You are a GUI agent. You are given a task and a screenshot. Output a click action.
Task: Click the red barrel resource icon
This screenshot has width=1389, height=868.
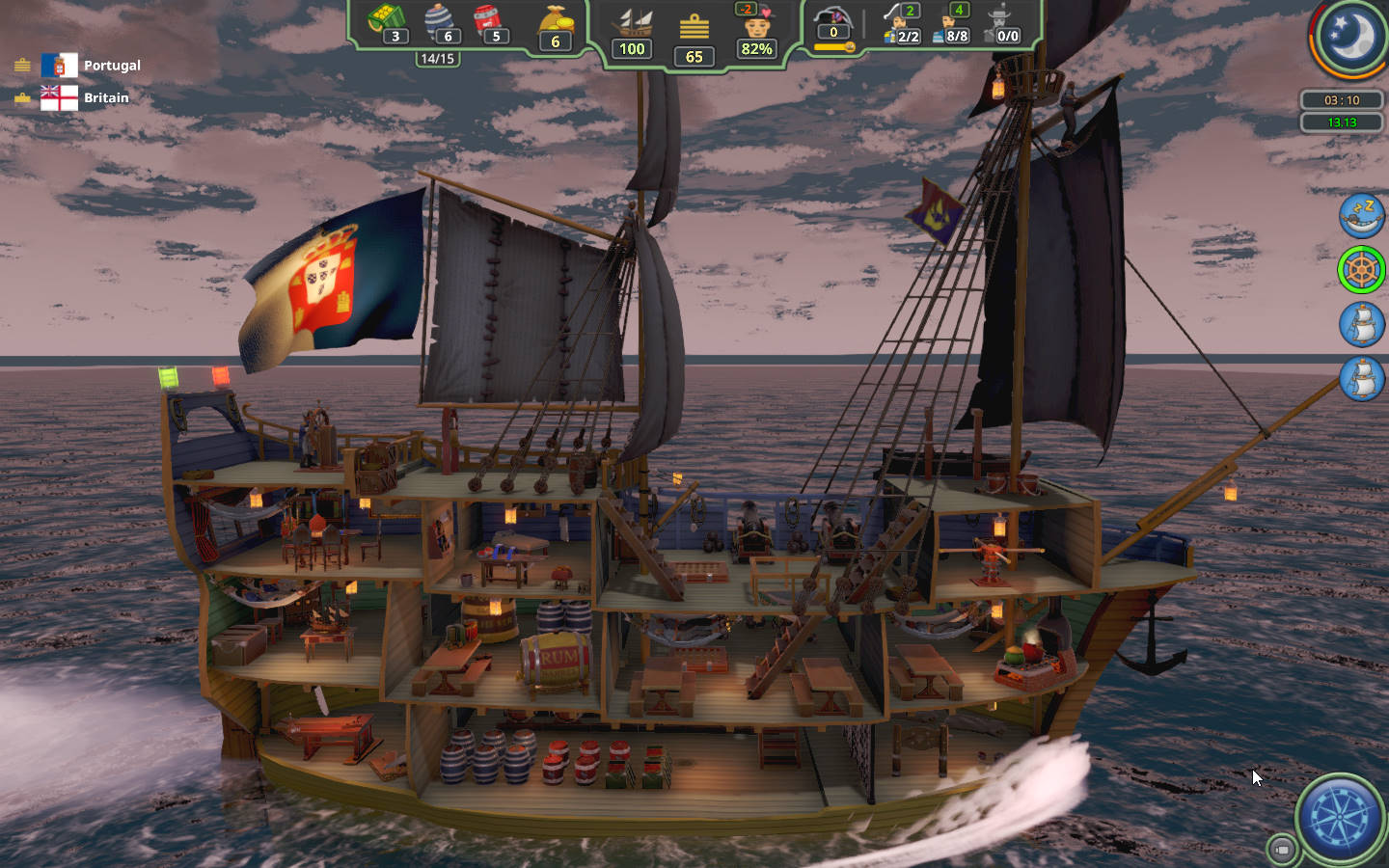pyautogui.click(x=489, y=20)
